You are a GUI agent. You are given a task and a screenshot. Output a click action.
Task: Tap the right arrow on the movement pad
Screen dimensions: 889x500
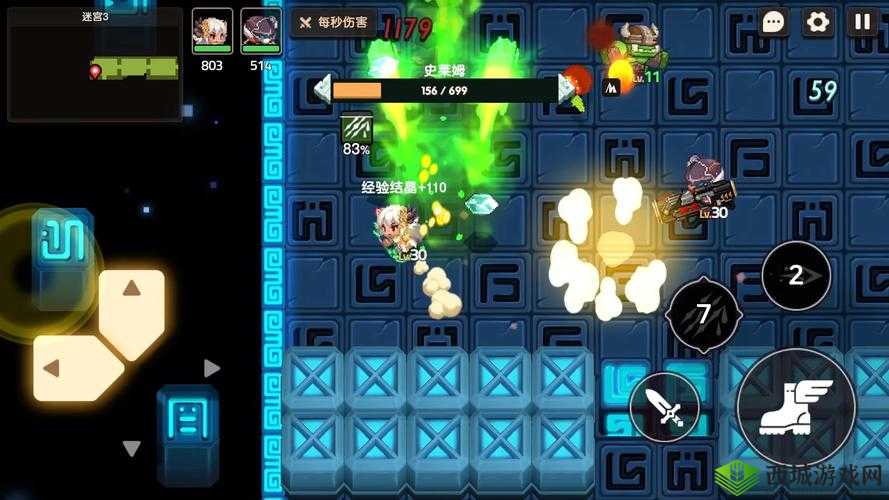211,368
